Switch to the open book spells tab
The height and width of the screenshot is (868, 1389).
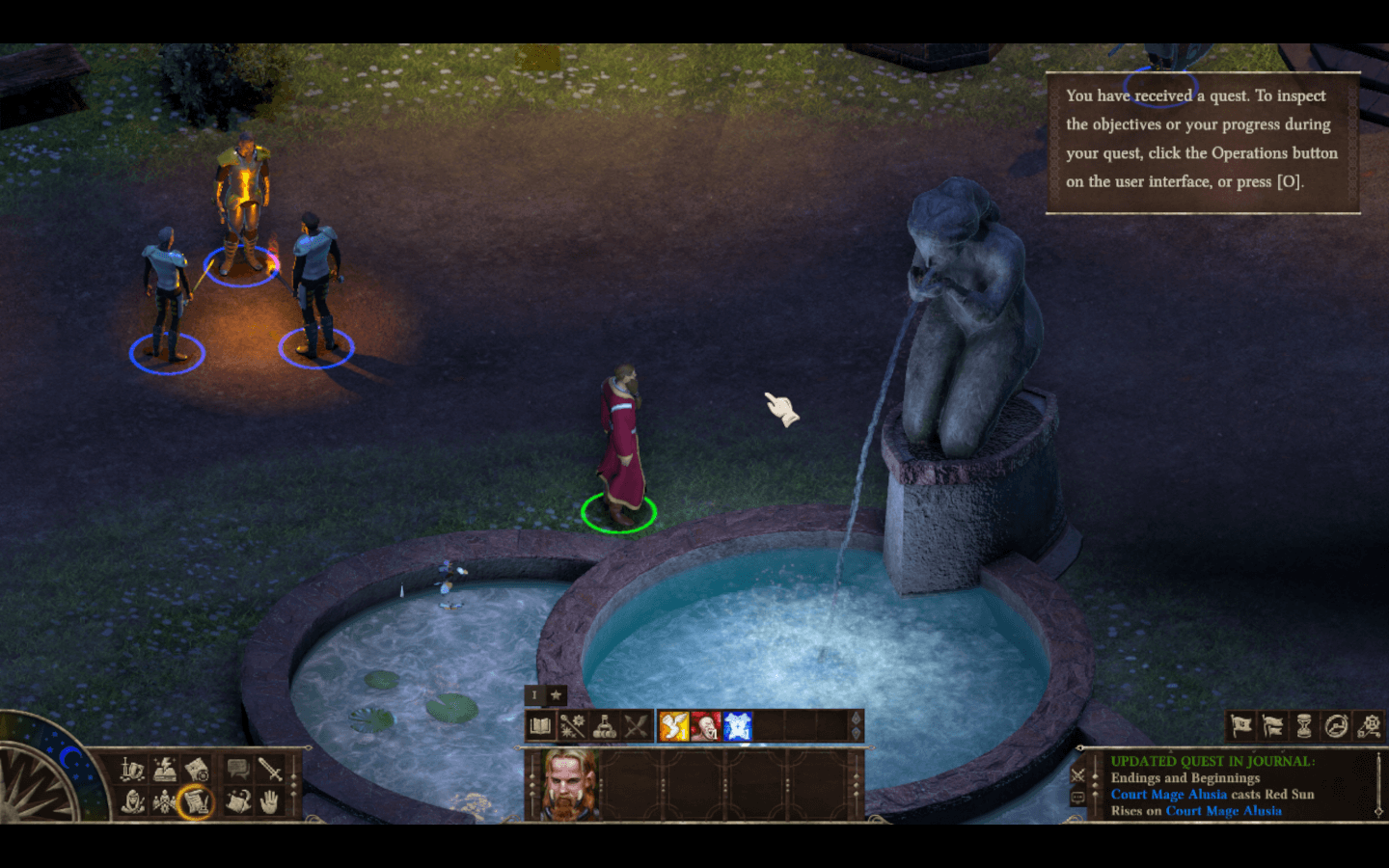(541, 726)
